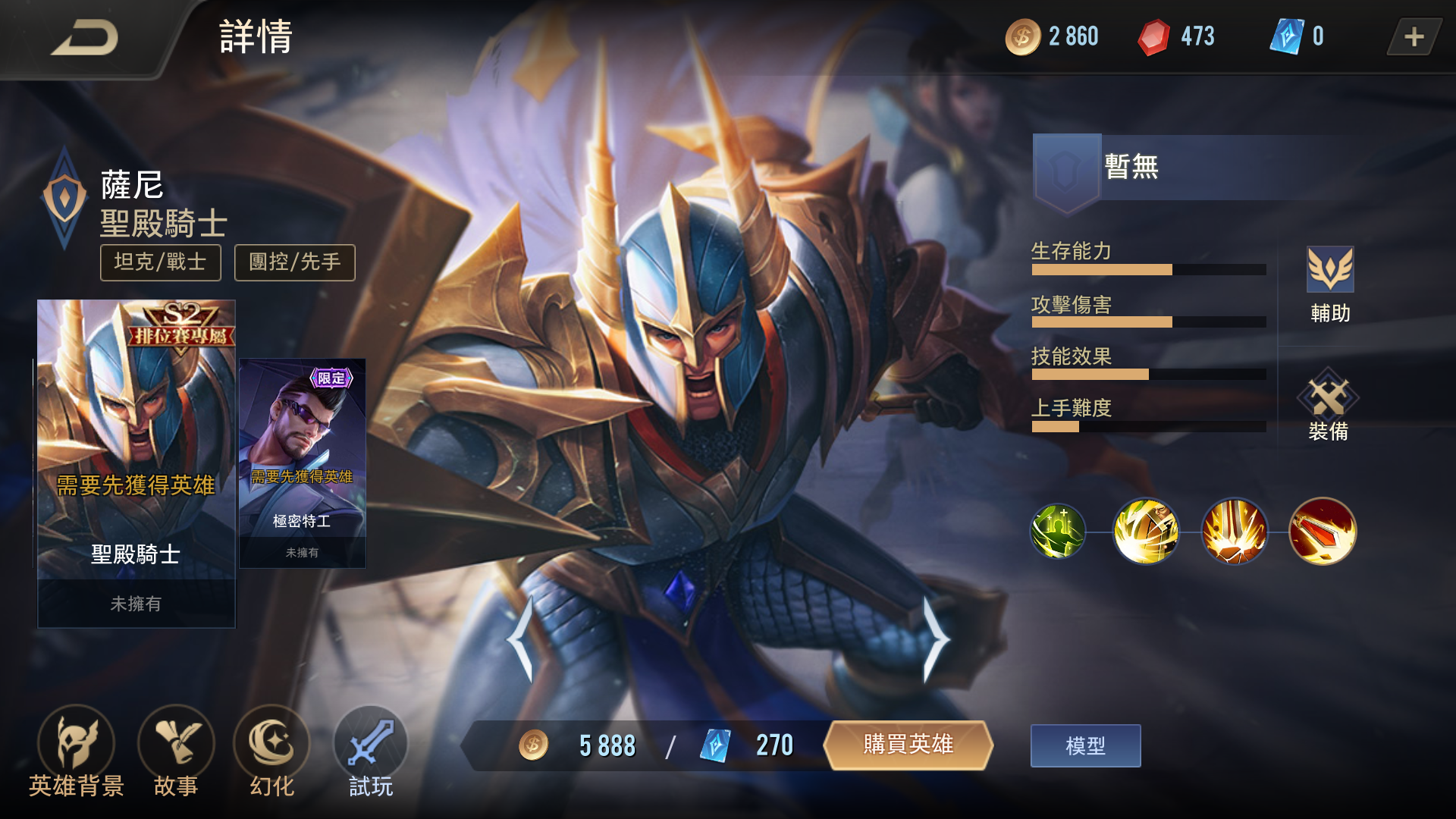Viewport: 1456px width, 819px height.
Task: Select the 極密特工 limited skin card
Action: tap(303, 463)
